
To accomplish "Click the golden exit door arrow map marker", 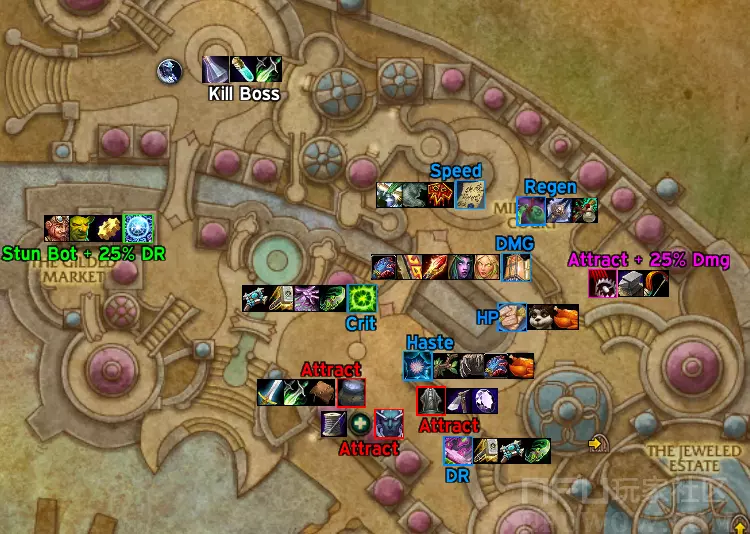I will click(598, 443).
